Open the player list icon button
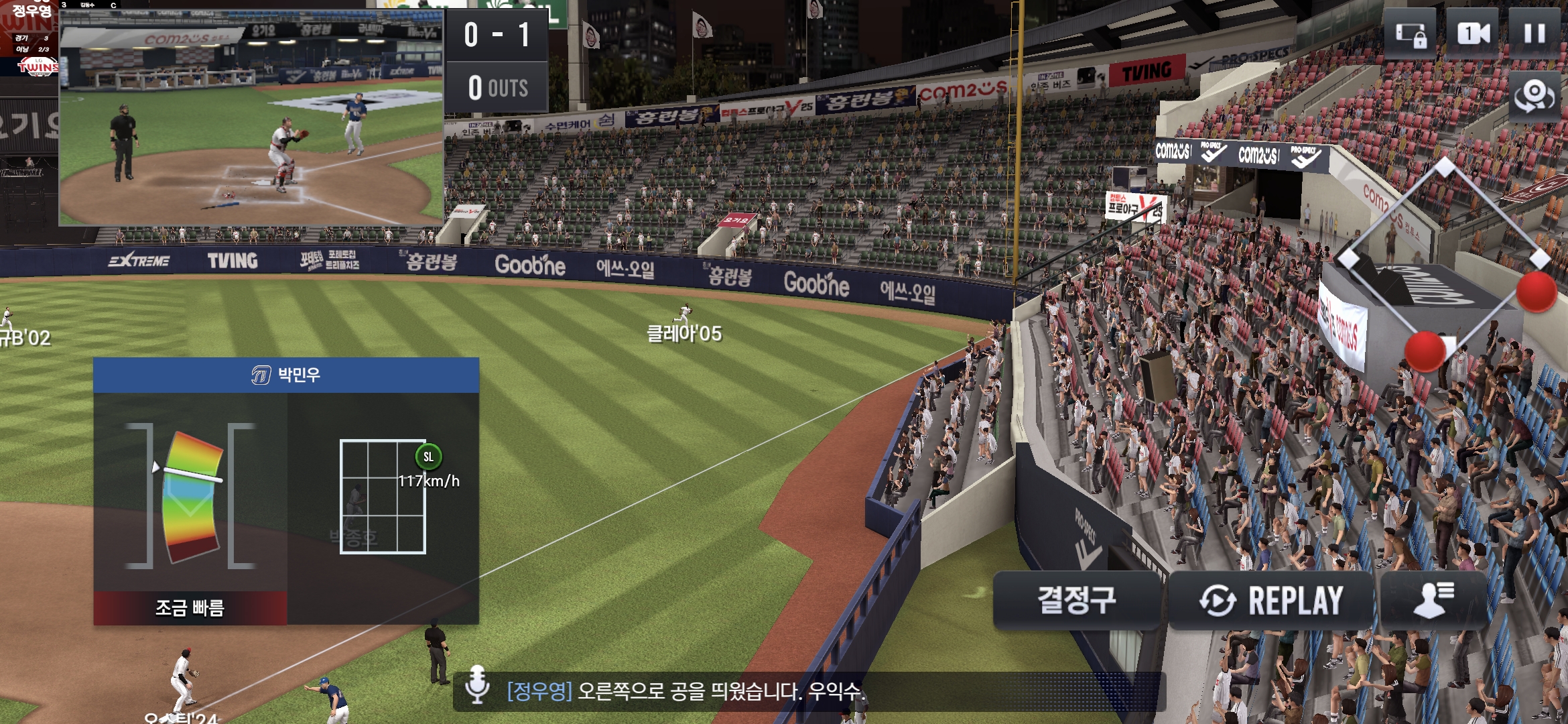Image resolution: width=1568 pixels, height=724 pixels. (1433, 600)
